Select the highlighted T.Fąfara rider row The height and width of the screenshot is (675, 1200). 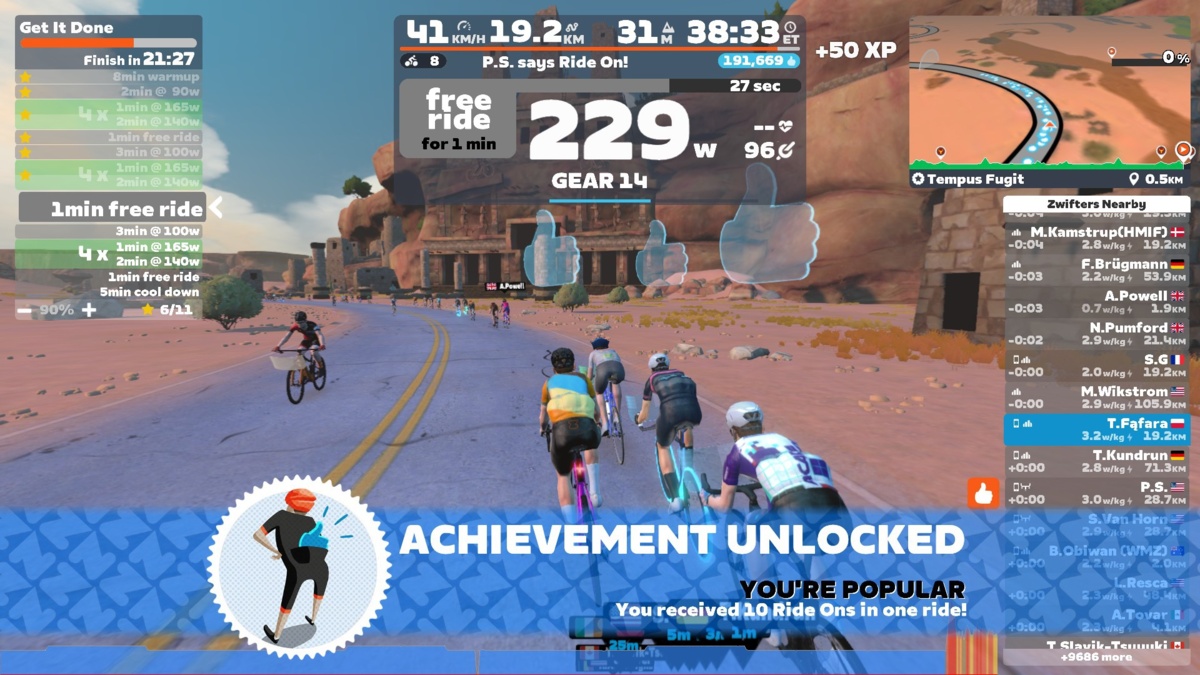pyautogui.click(x=1096, y=430)
